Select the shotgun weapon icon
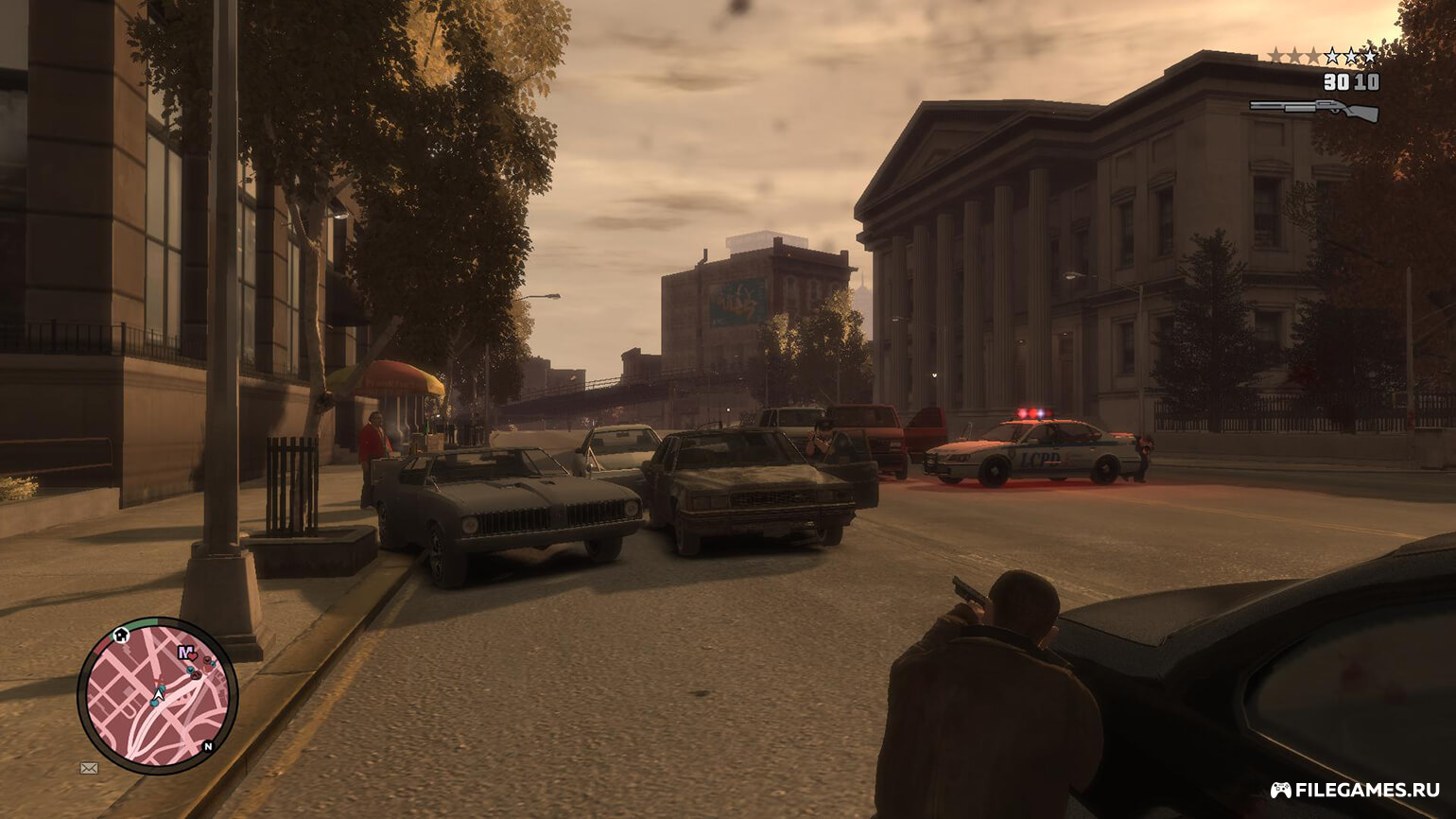The image size is (1456, 819). pos(1313,109)
